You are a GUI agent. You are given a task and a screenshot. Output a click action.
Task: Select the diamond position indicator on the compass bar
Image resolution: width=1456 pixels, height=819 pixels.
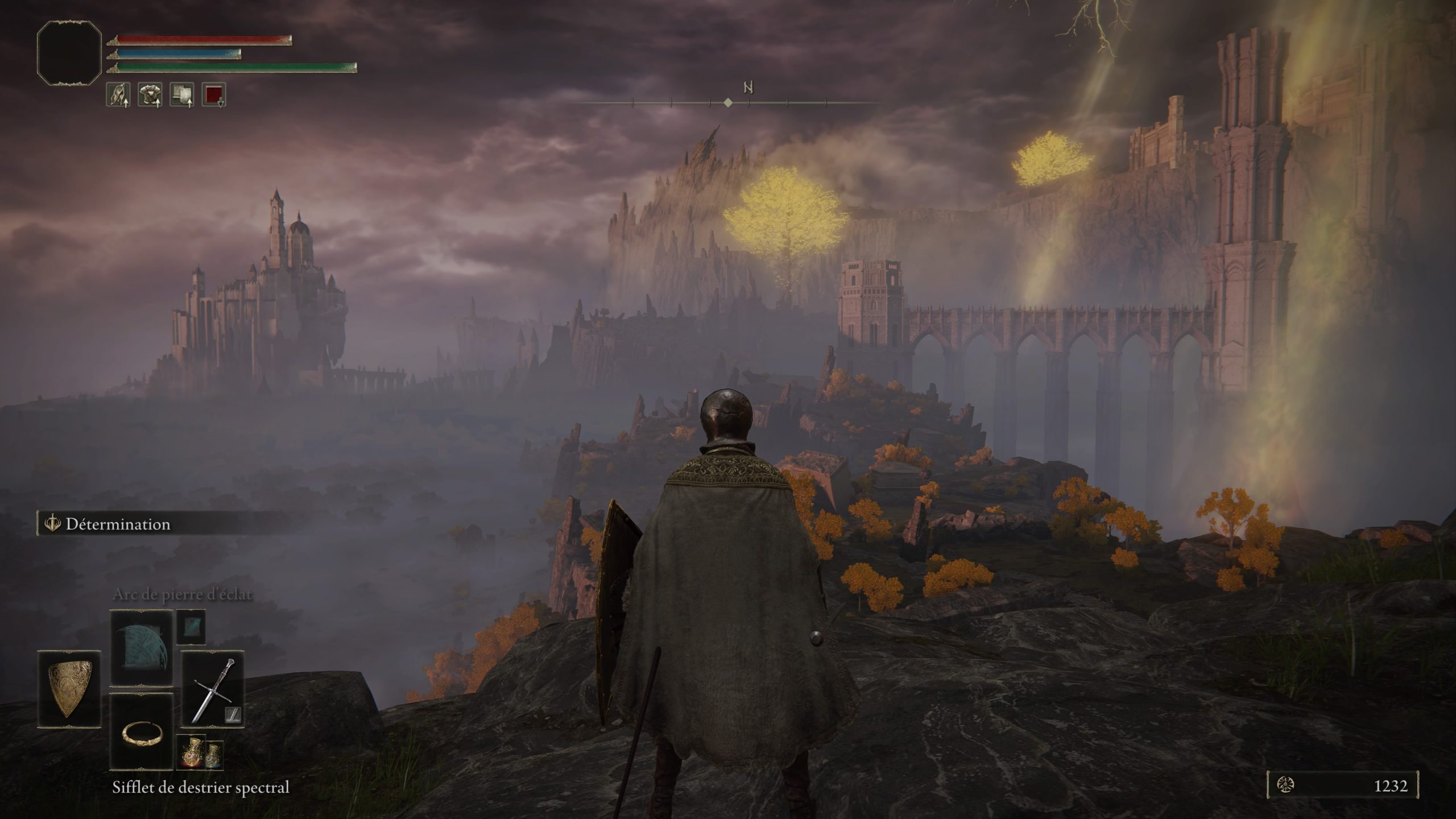(729, 102)
